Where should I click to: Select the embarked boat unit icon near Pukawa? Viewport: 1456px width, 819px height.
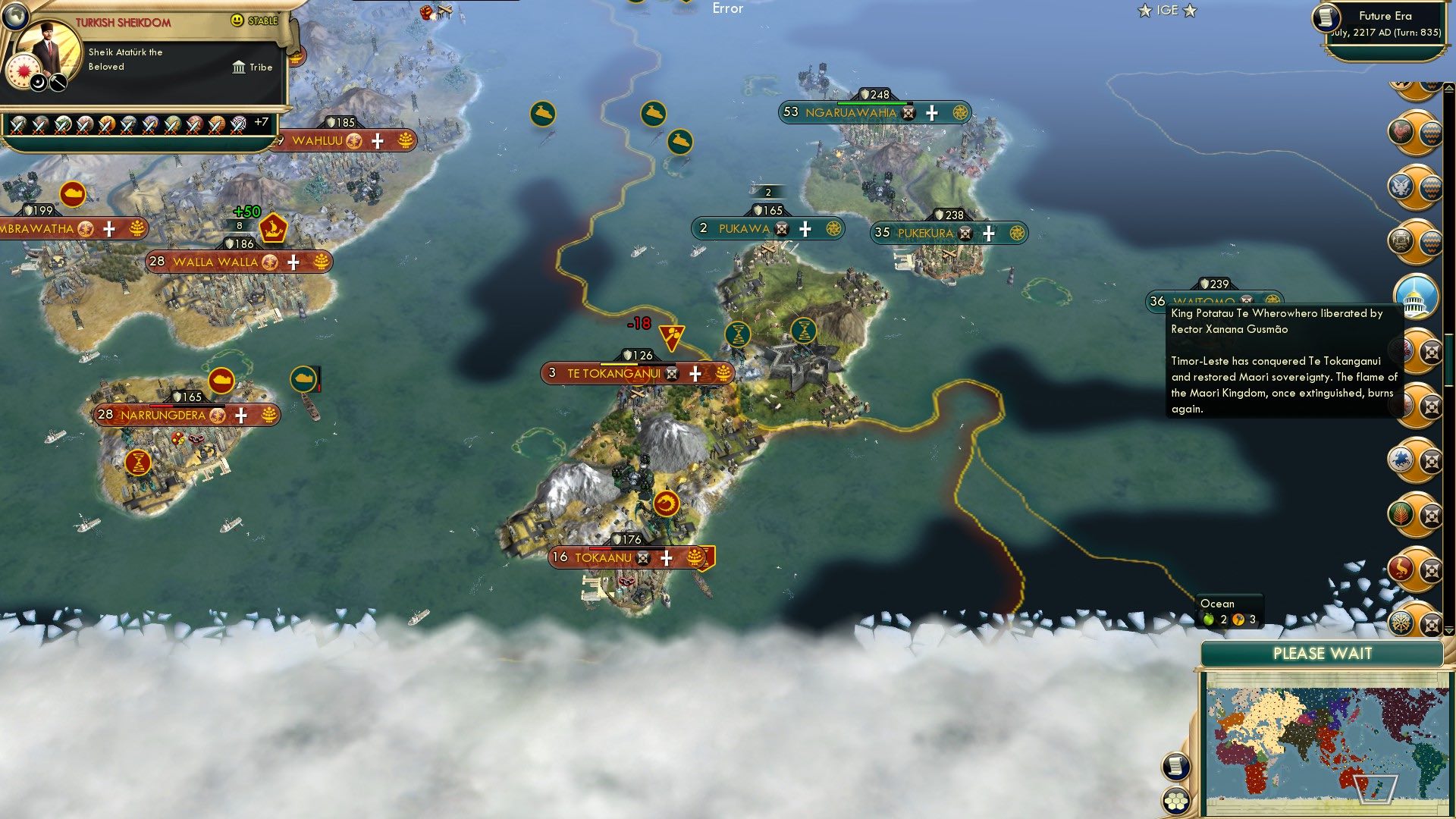coord(679,142)
